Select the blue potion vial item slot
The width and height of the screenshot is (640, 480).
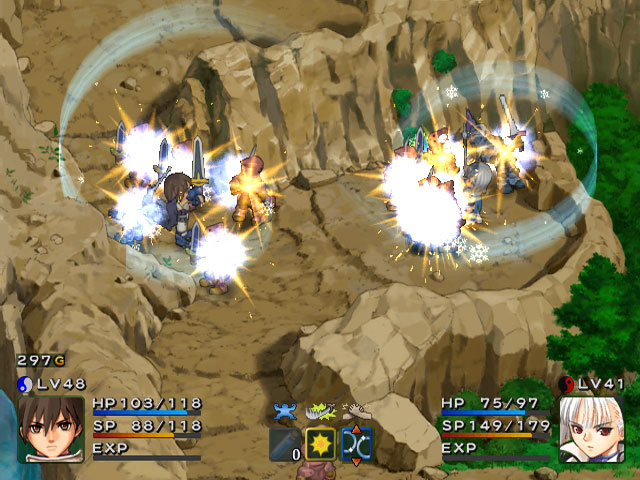coord(283,443)
